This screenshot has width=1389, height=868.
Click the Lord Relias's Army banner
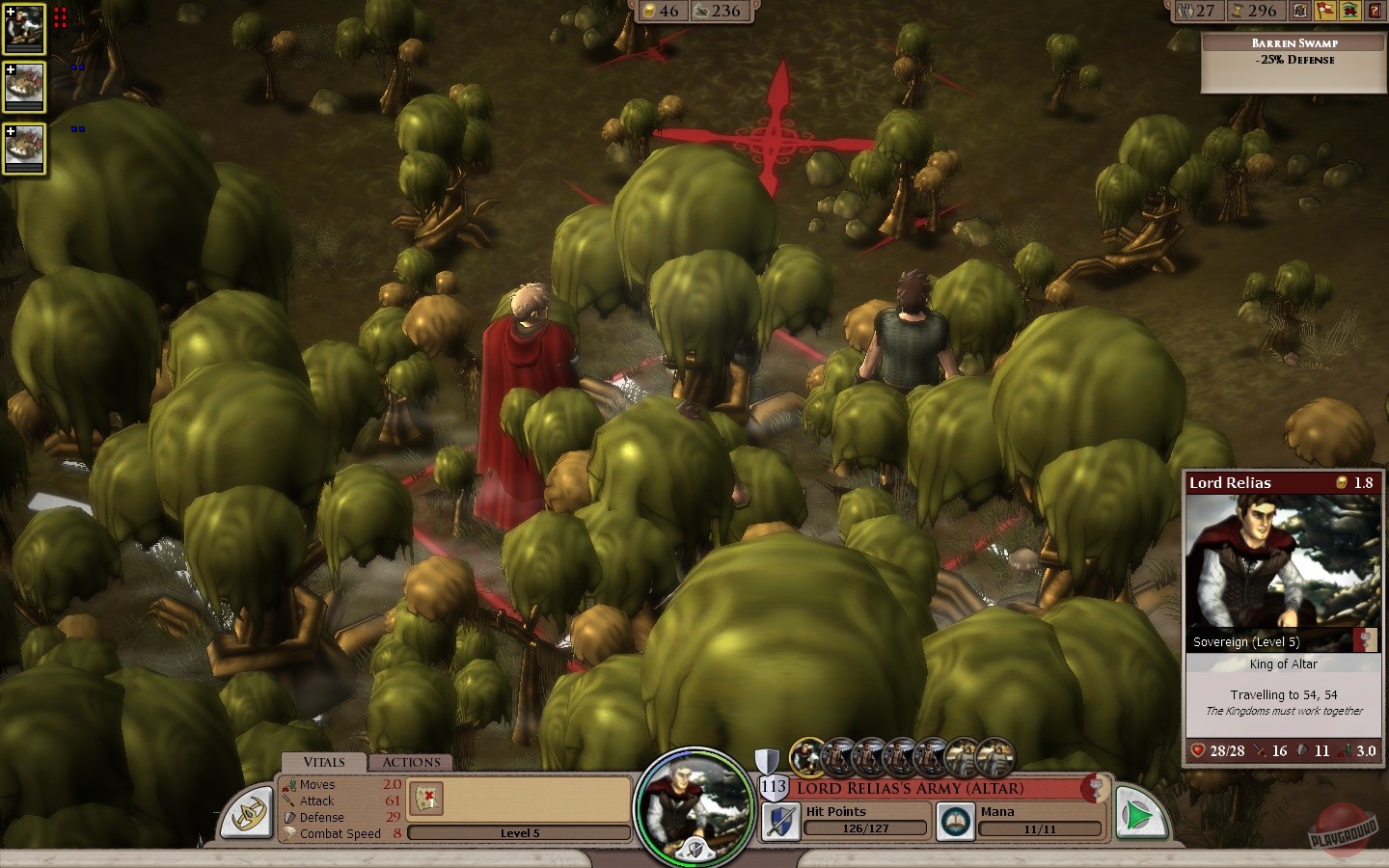[x=936, y=788]
